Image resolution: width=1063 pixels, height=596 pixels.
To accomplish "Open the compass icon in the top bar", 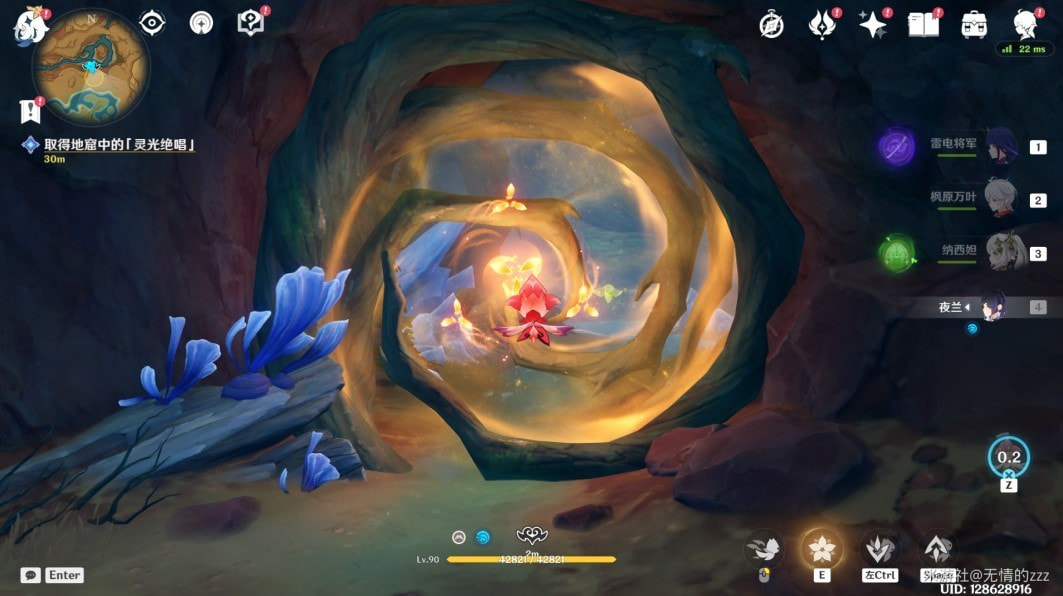I will coord(771,25).
